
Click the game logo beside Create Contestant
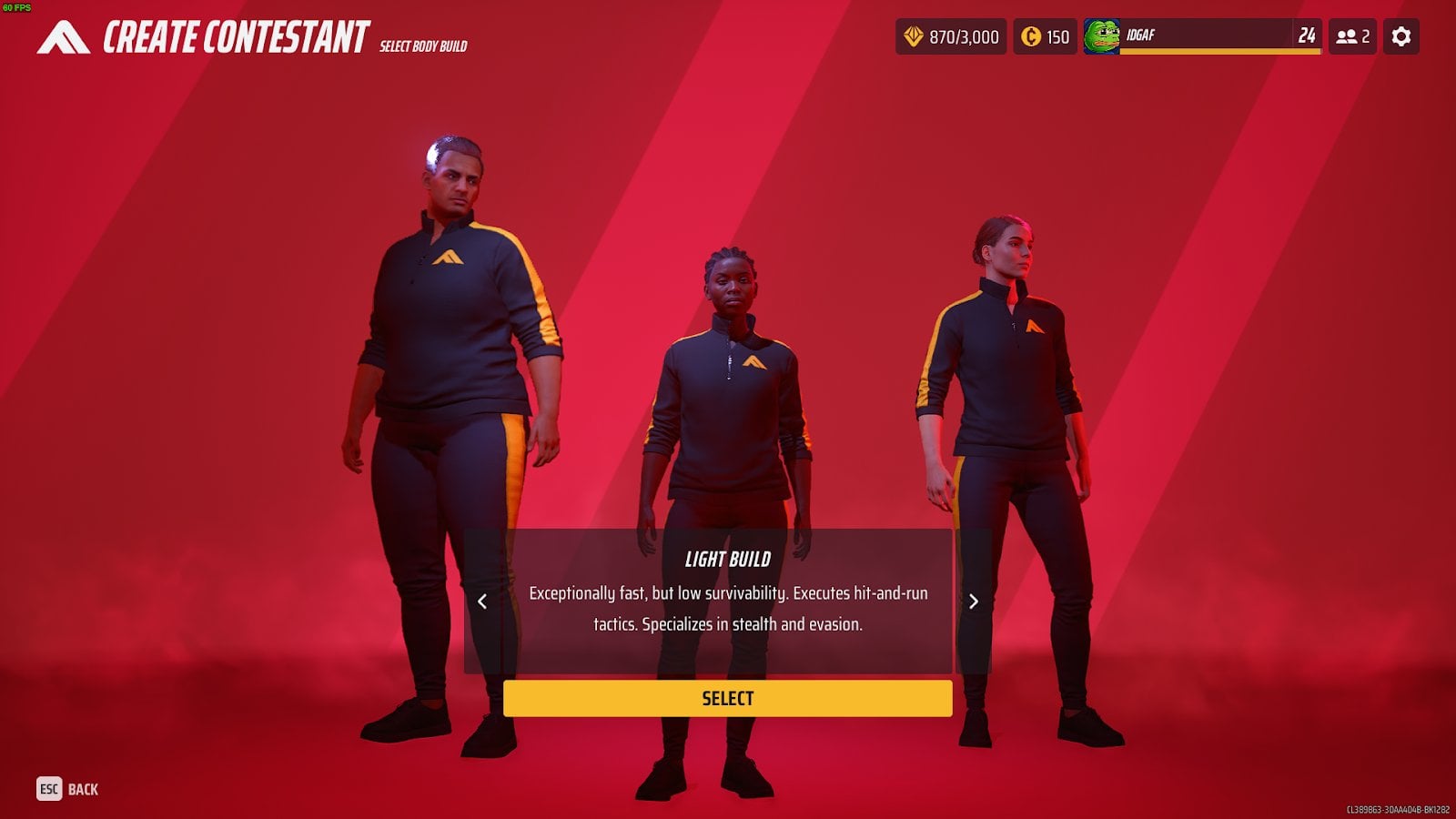point(63,38)
